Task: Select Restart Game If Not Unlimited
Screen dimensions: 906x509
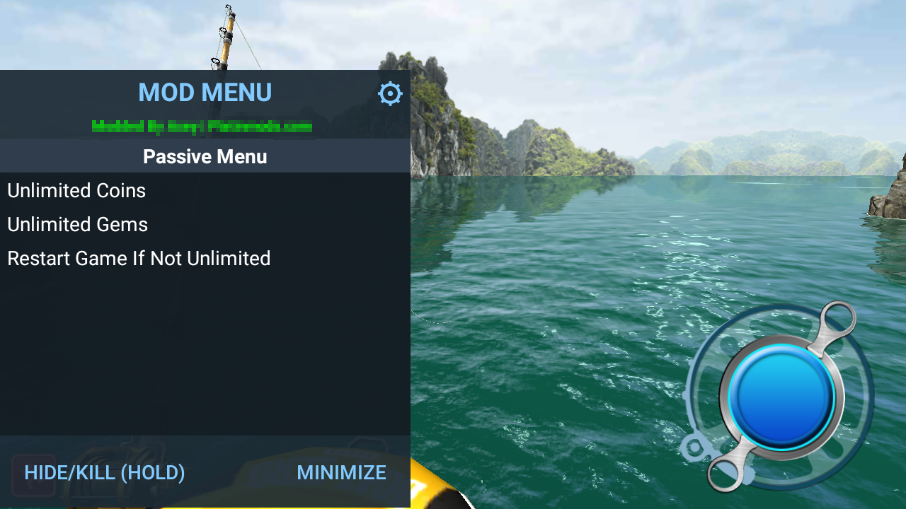Action: [x=139, y=259]
